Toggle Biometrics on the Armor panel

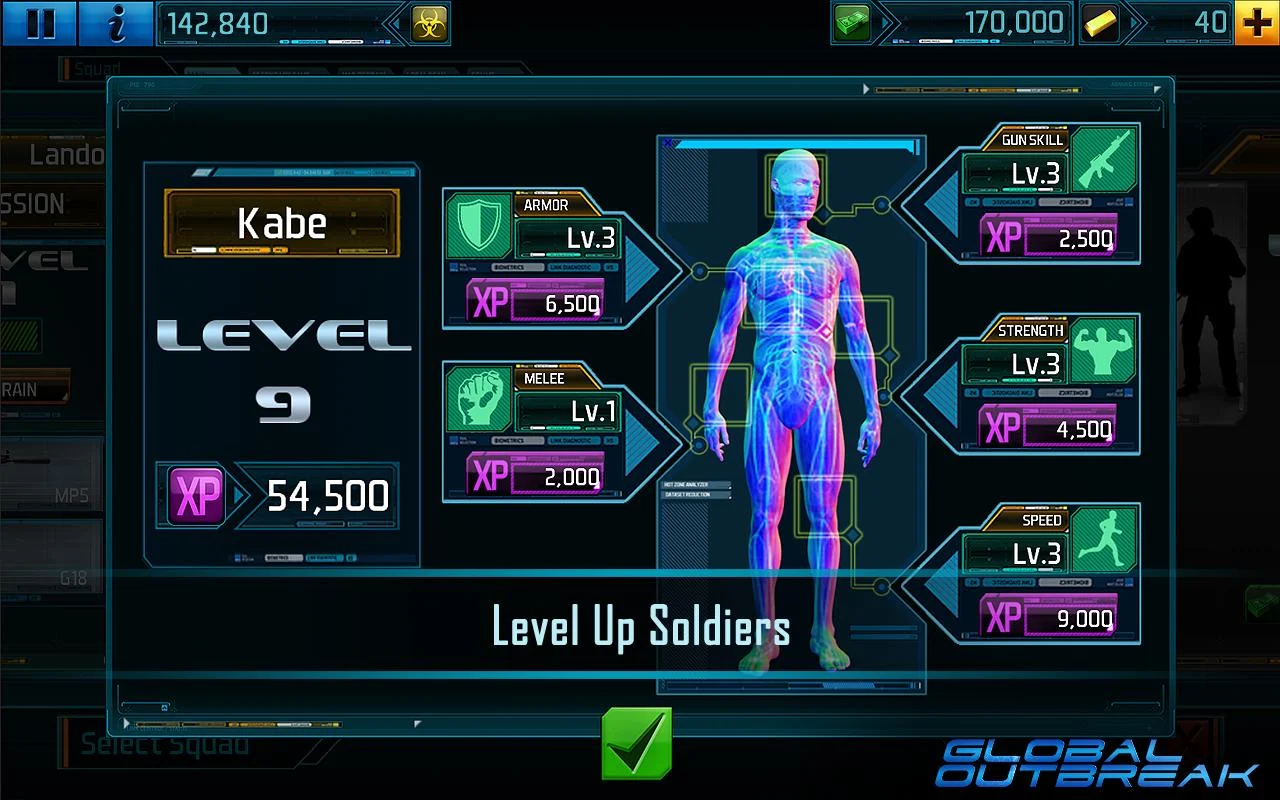517,266
